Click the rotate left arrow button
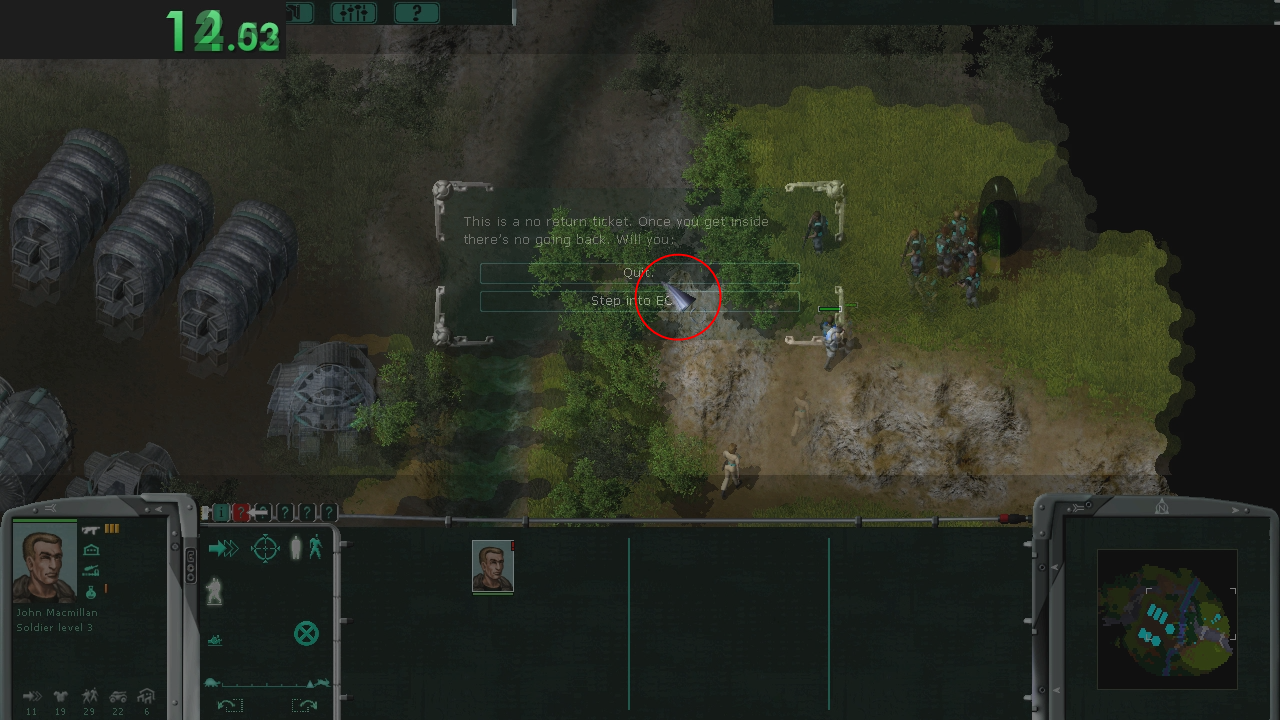 [x=229, y=705]
